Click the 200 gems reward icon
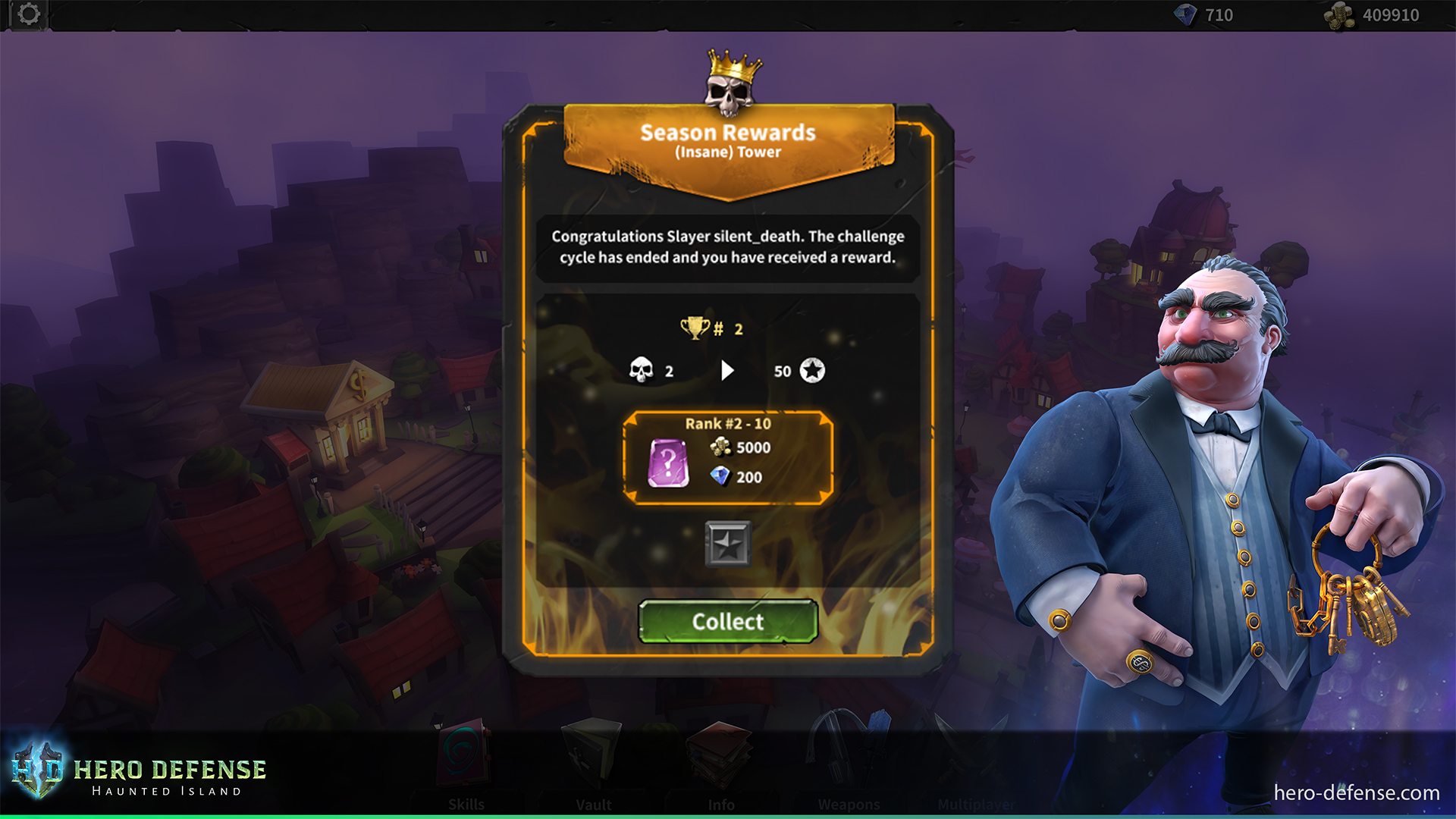 [x=720, y=478]
